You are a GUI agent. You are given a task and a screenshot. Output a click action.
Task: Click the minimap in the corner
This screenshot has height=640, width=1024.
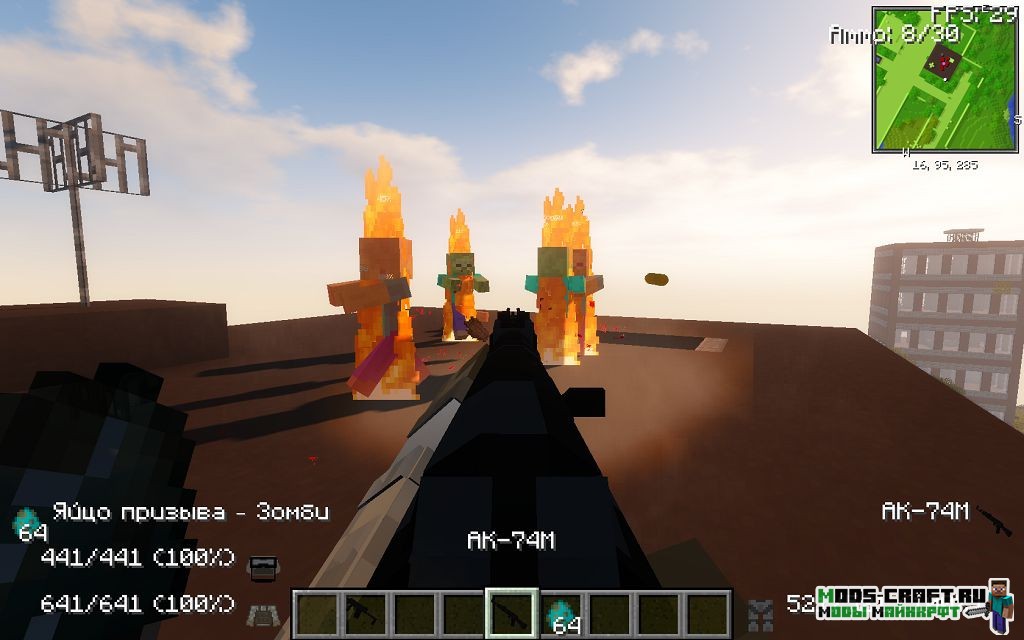click(930, 80)
